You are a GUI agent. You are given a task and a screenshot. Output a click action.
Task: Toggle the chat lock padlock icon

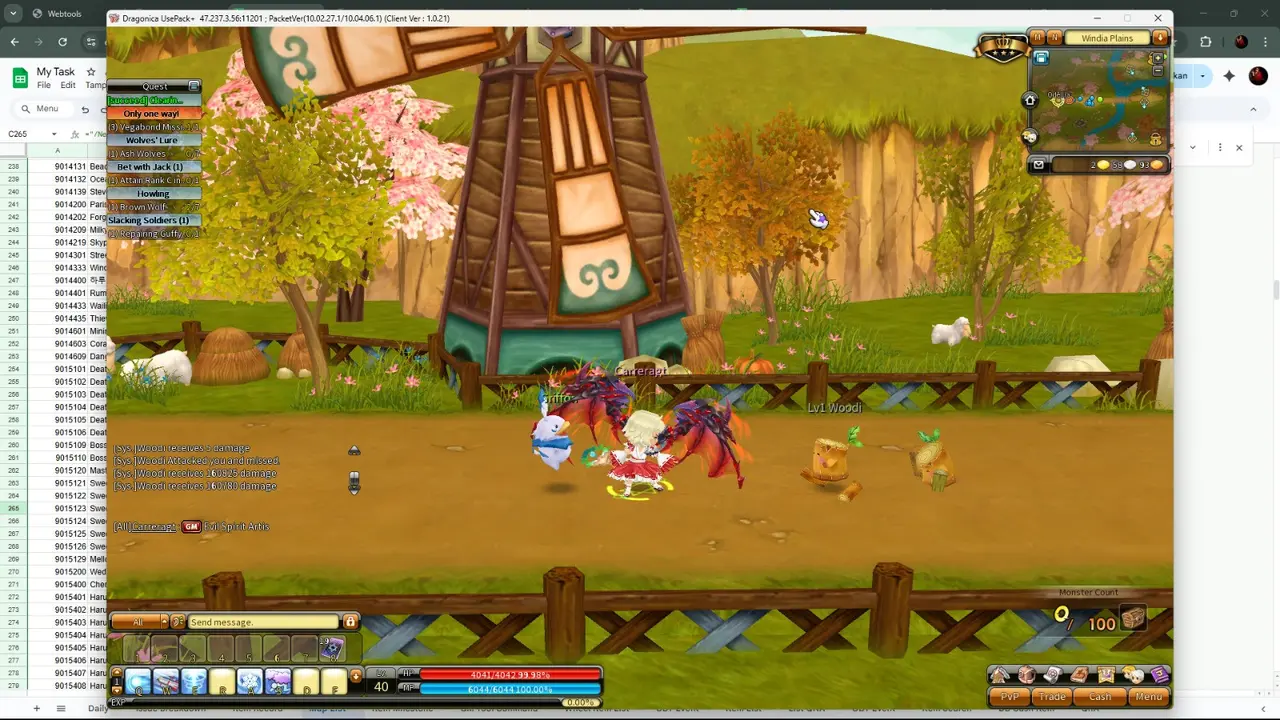pyautogui.click(x=351, y=622)
